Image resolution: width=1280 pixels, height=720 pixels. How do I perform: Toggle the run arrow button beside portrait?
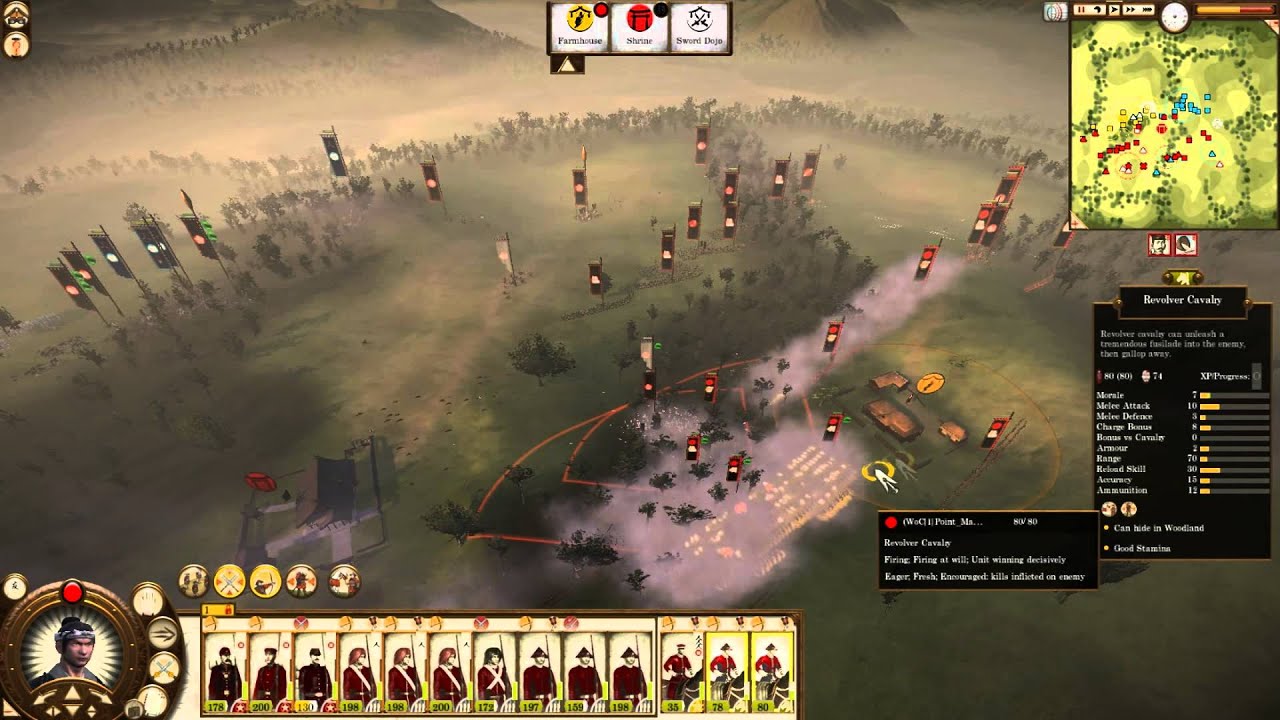(162, 632)
